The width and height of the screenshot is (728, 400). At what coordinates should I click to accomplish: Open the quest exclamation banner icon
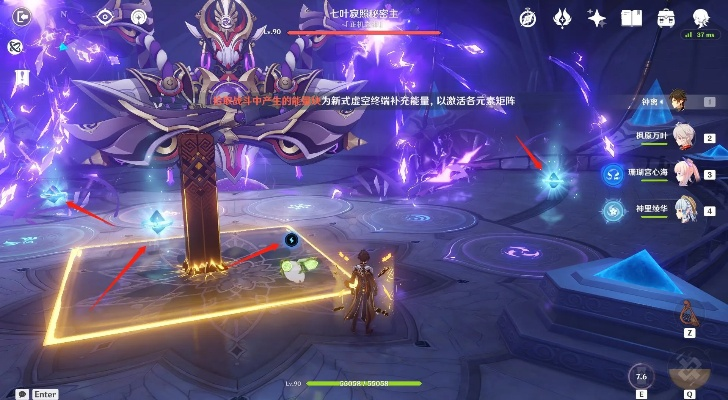coord(22,75)
